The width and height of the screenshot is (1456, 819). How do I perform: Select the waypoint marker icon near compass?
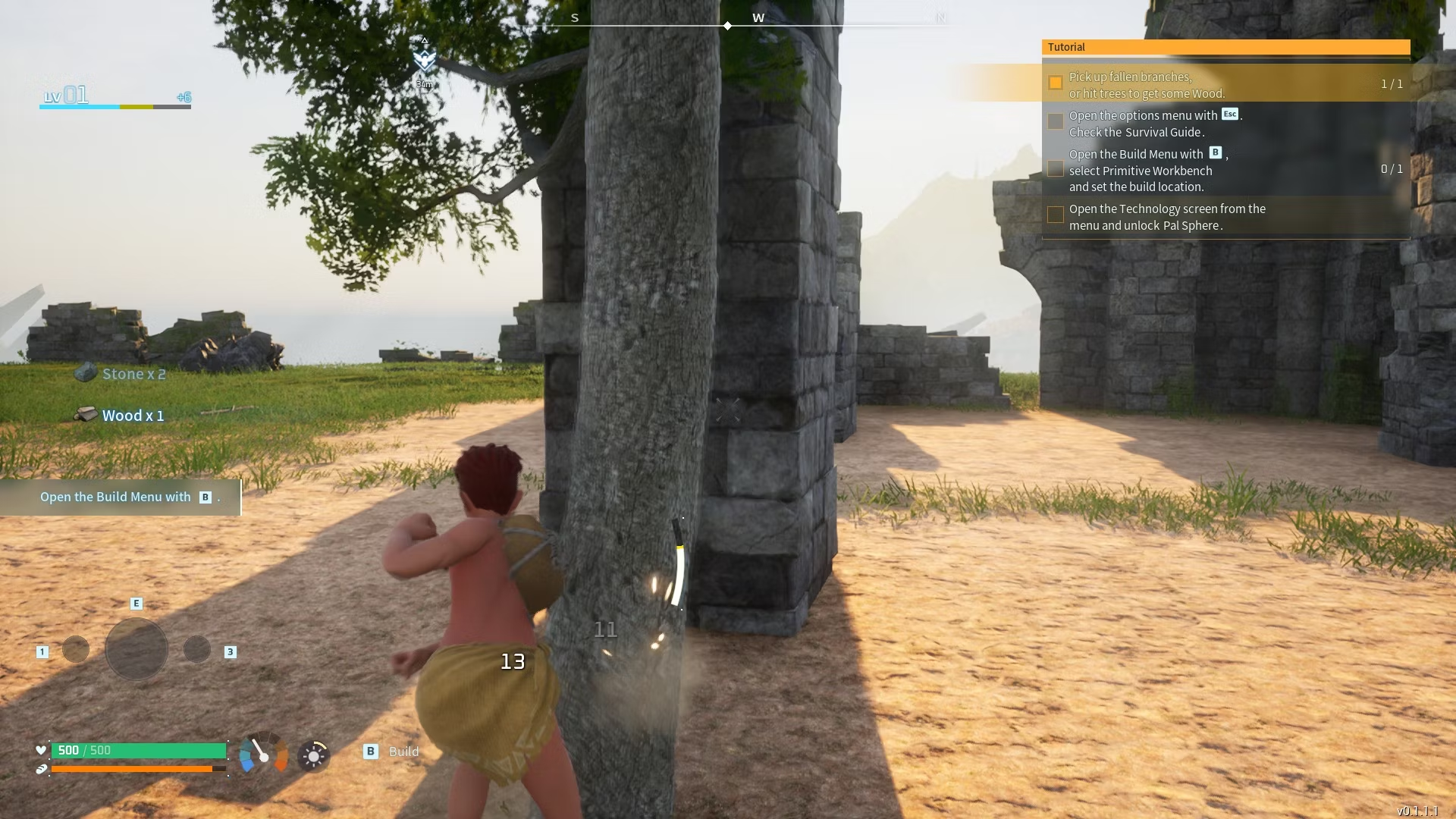click(x=424, y=60)
